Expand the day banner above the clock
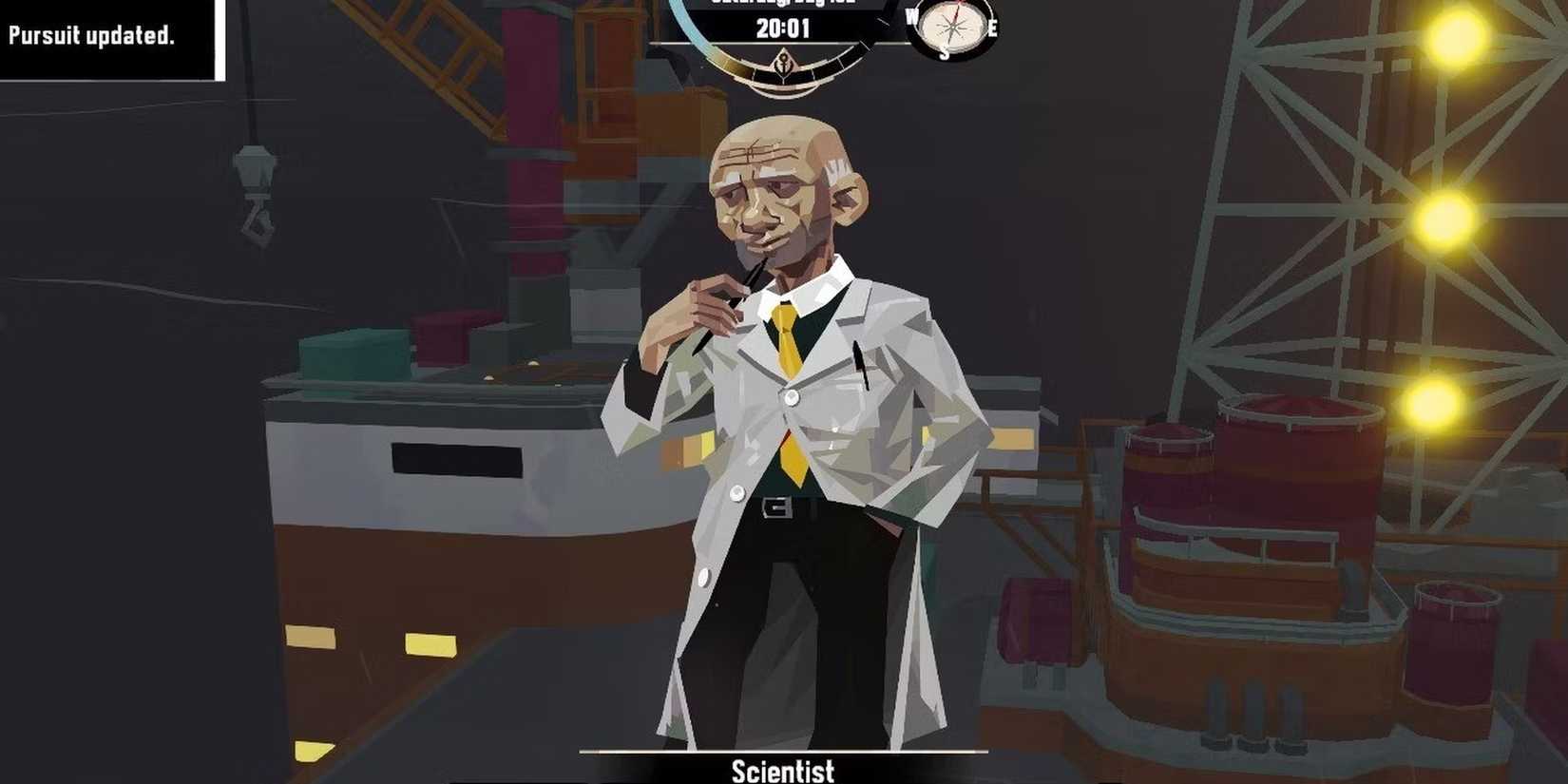The height and width of the screenshot is (784, 1568). point(782,5)
